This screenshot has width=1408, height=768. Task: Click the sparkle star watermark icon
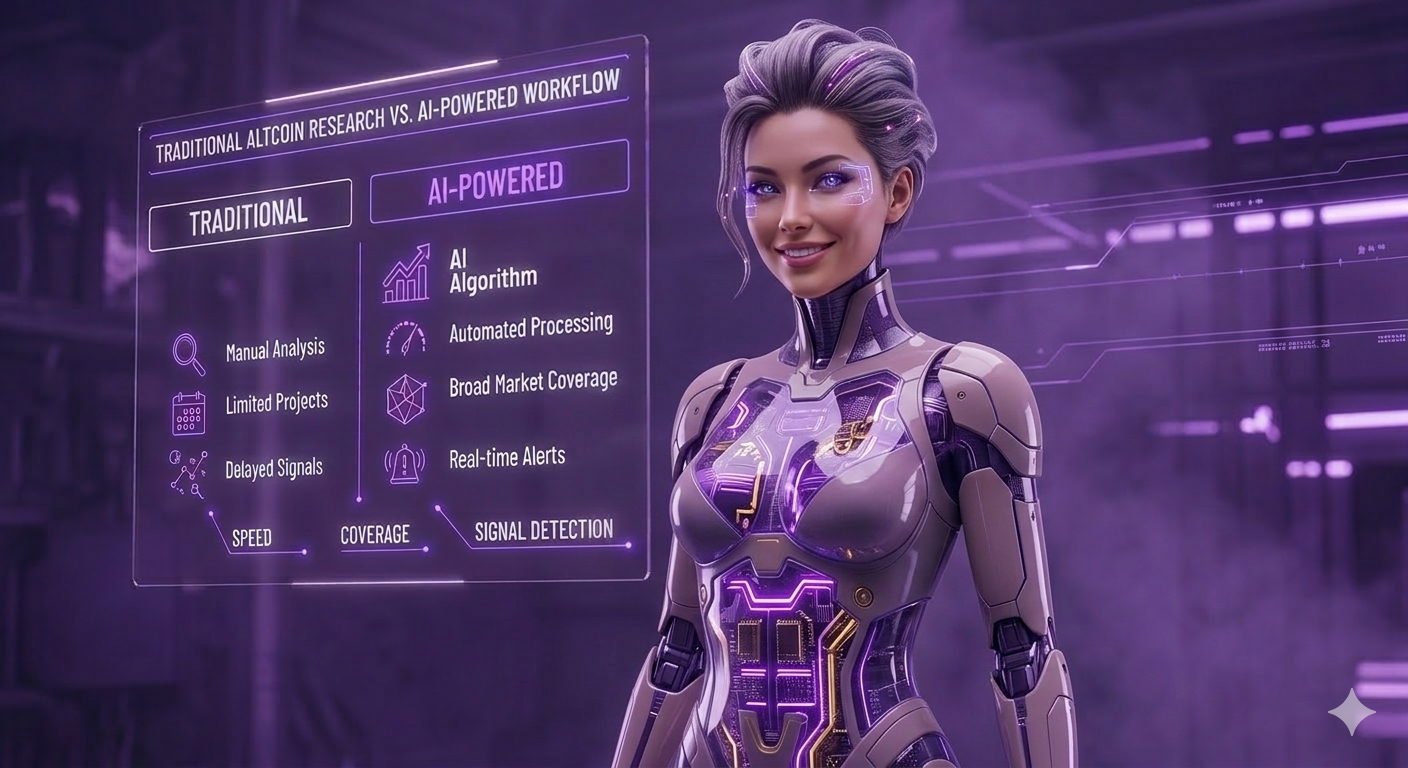click(x=1351, y=712)
